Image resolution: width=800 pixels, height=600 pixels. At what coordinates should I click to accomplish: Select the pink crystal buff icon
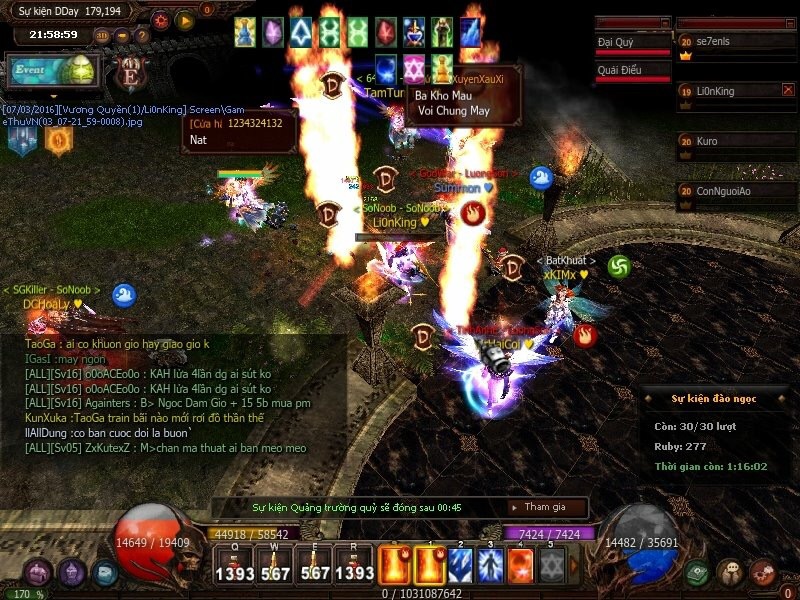pyautogui.click(x=273, y=33)
